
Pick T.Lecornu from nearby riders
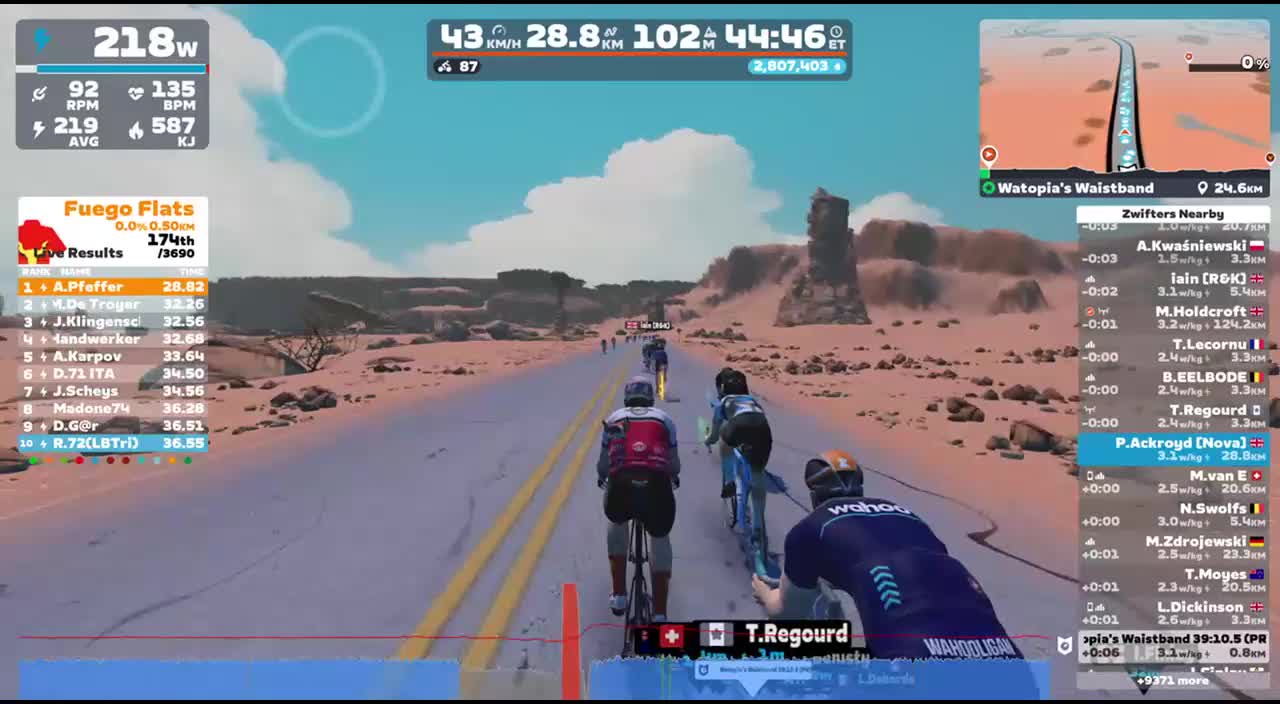tap(1172, 351)
